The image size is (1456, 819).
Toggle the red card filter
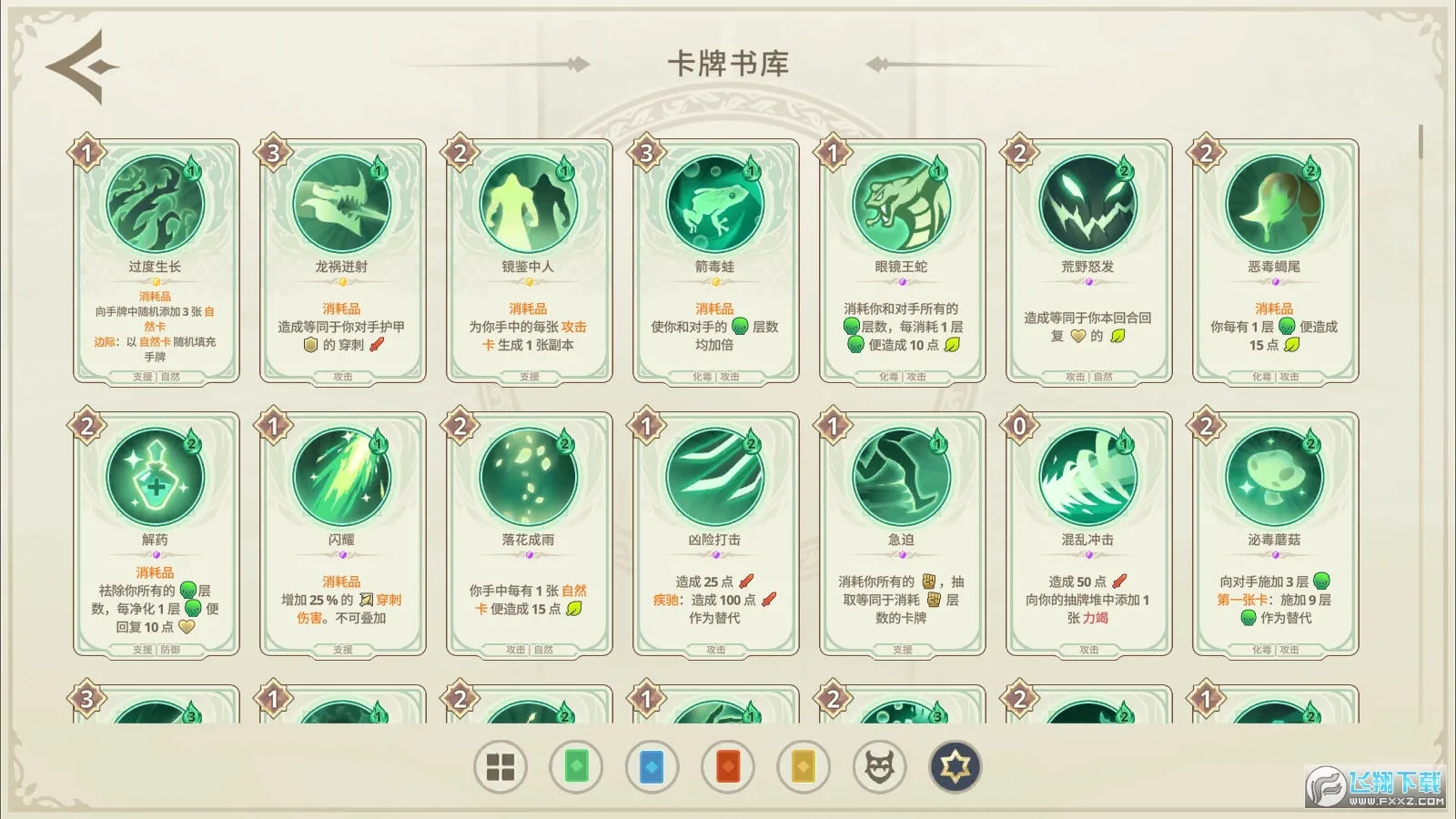[x=727, y=766]
